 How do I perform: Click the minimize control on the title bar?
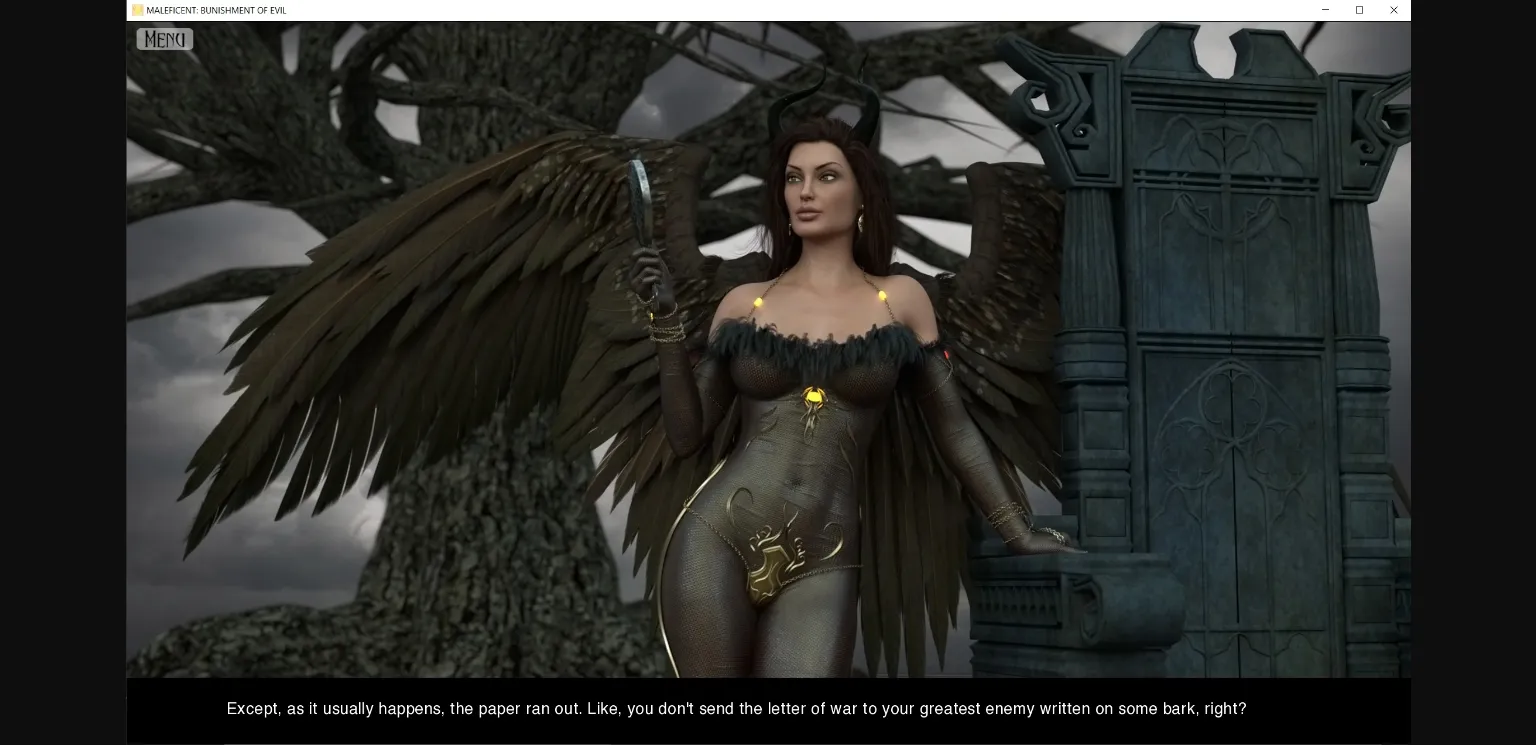tap(1325, 10)
